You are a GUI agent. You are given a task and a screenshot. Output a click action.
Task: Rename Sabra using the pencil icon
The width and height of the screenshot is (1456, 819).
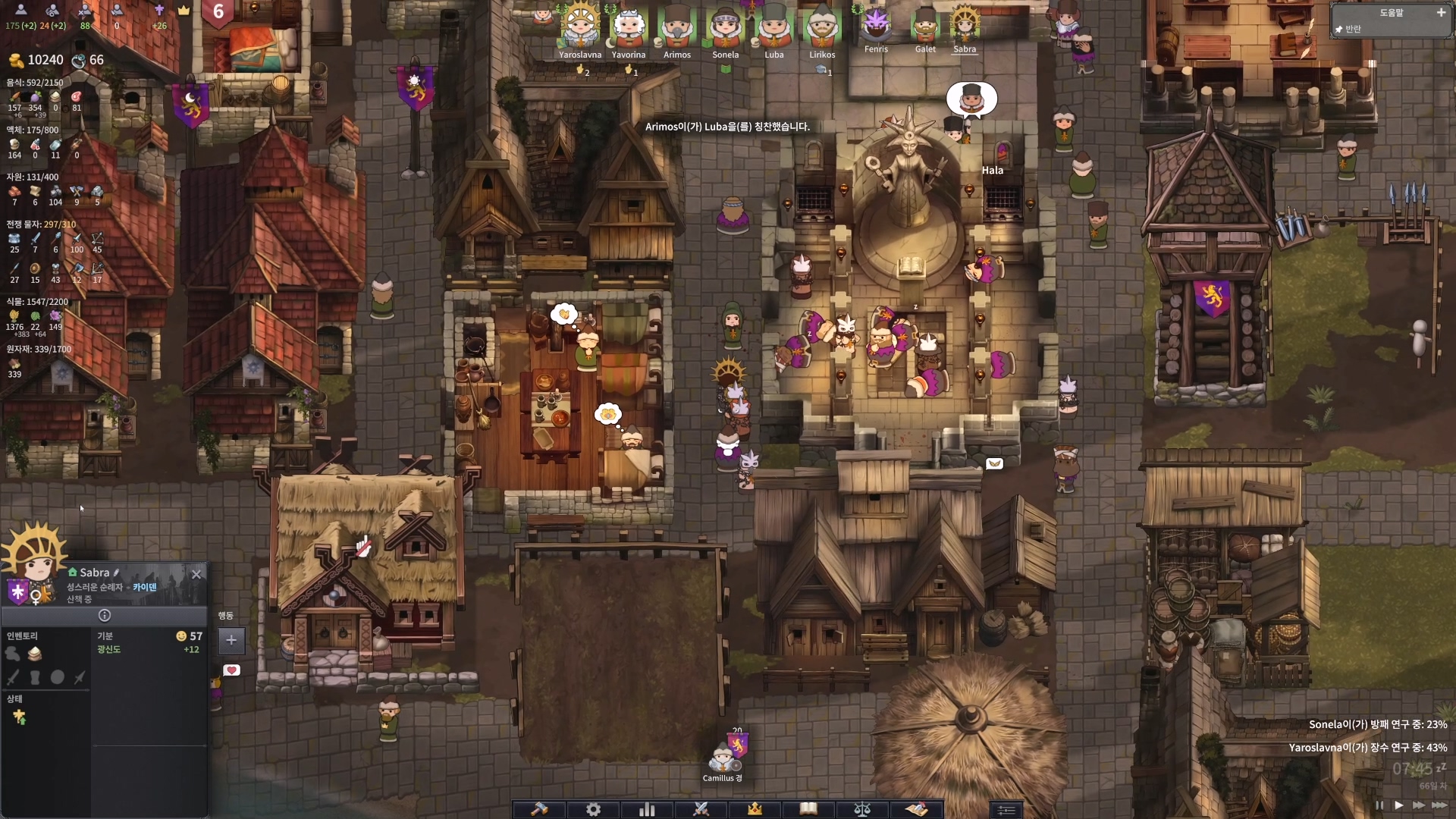[x=116, y=573]
